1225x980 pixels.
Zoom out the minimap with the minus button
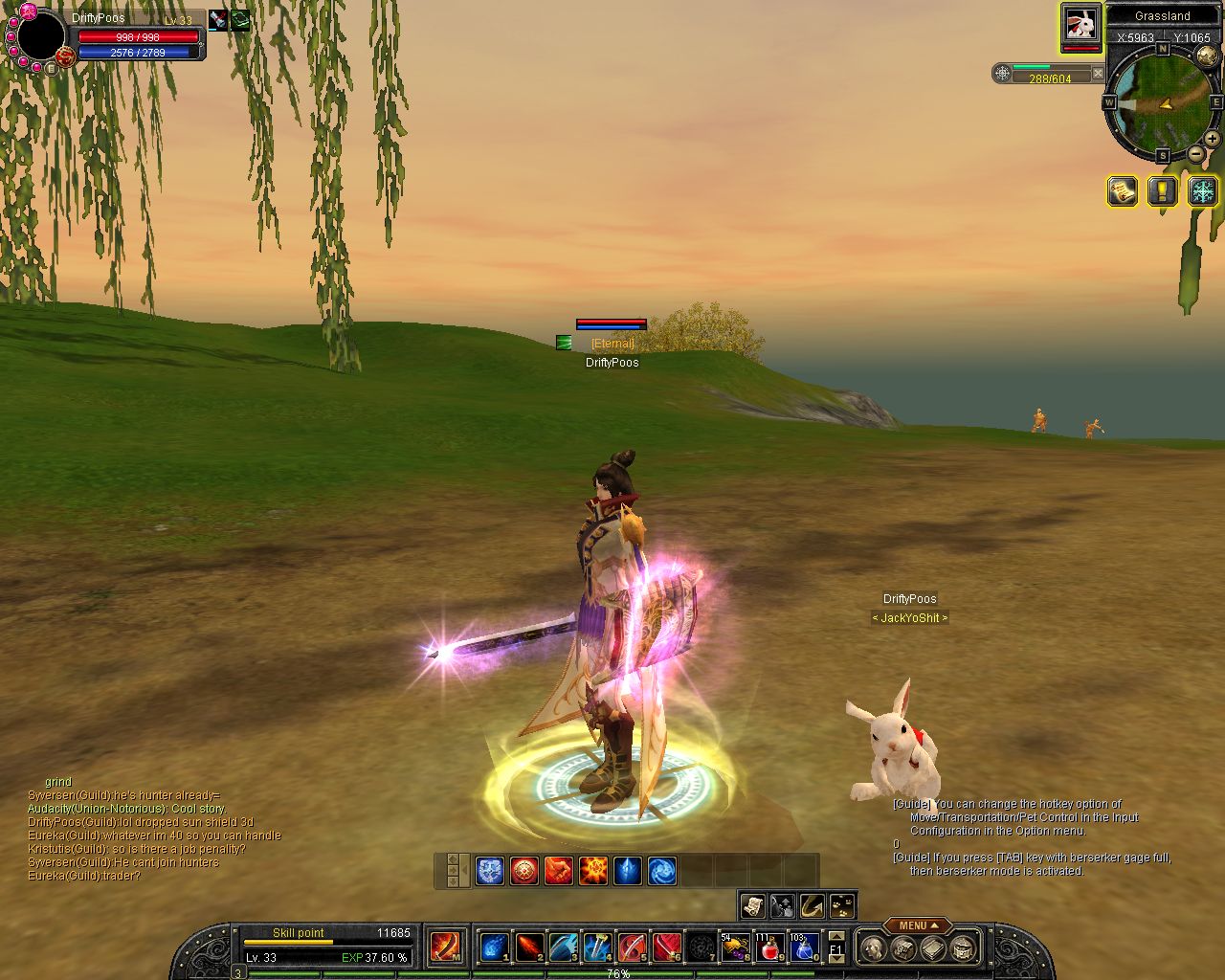click(1196, 153)
